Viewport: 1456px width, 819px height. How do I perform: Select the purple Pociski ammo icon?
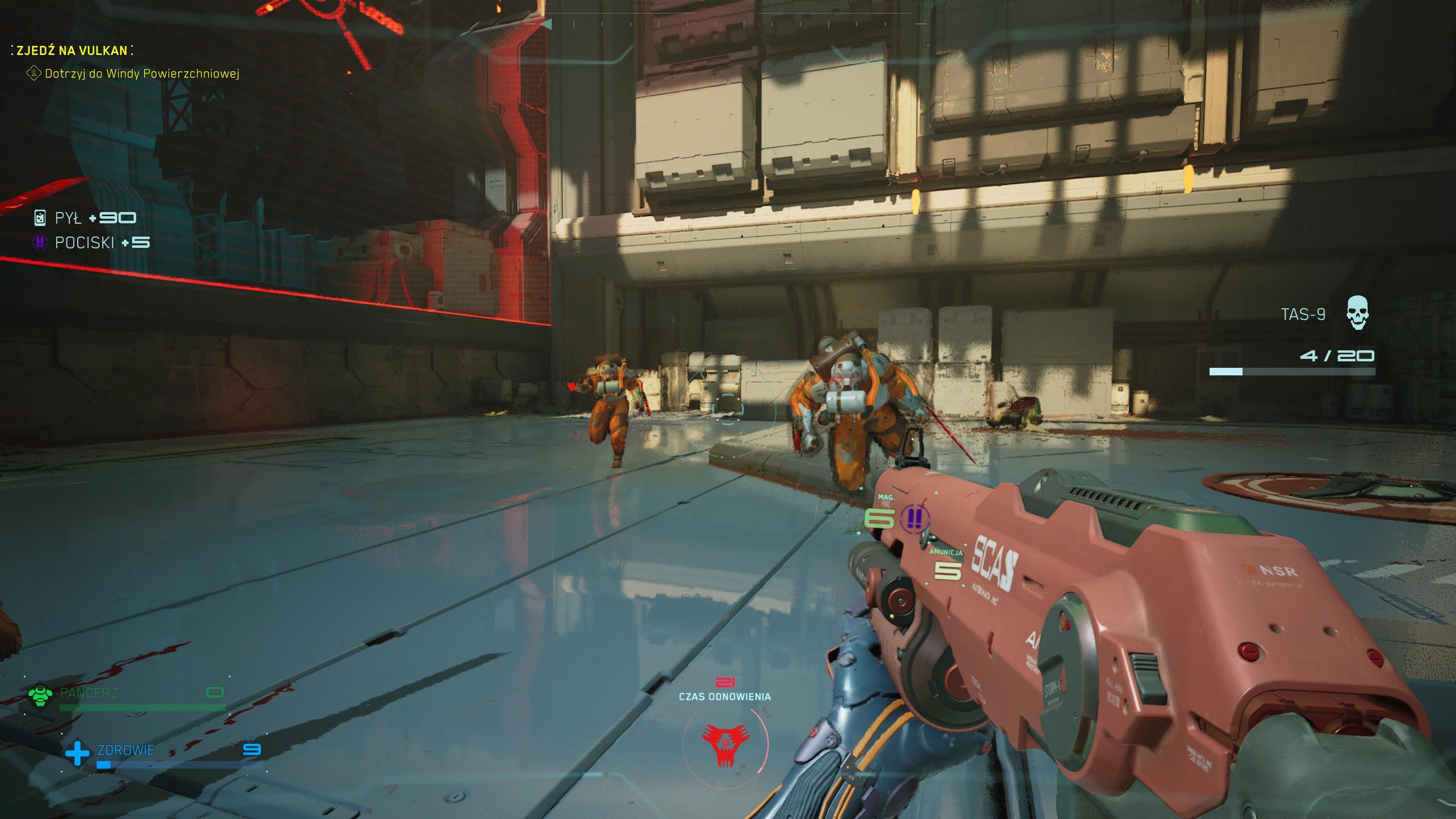point(39,243)
